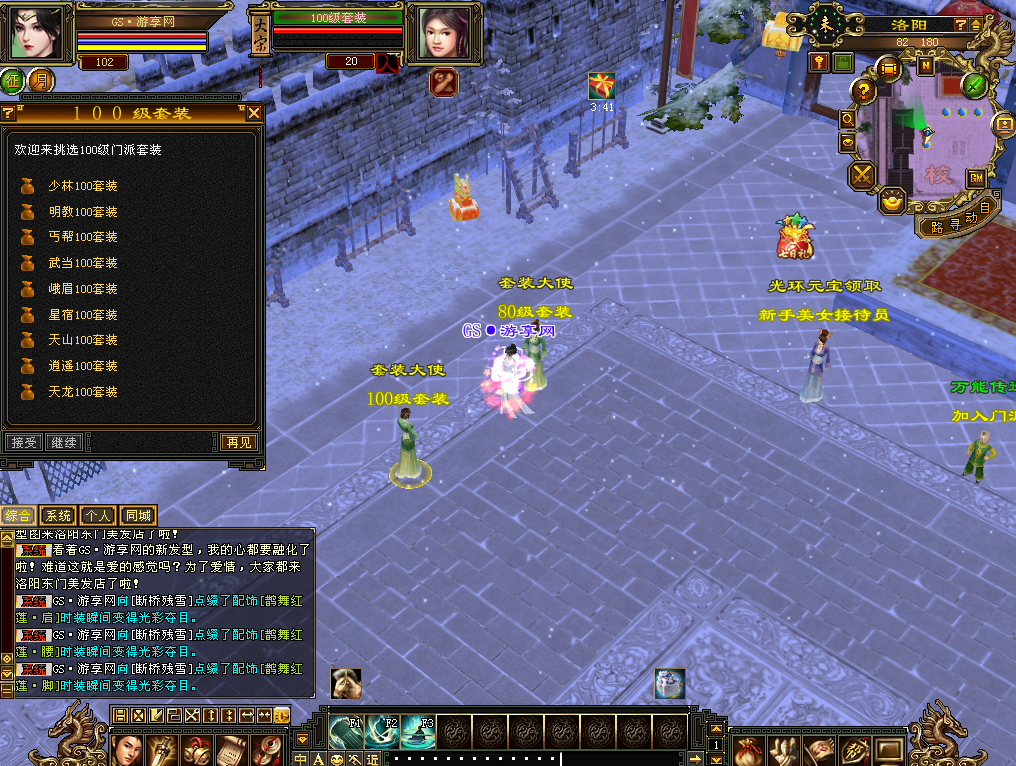Use the F3 skill icon
The image size is (1016, 766).
(x=418, y=733)
